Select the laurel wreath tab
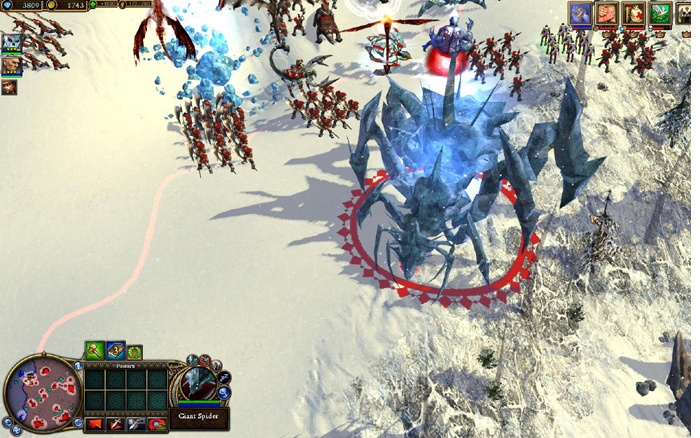Viewport: 700px width, 438px height. click(x=135, y=351)
